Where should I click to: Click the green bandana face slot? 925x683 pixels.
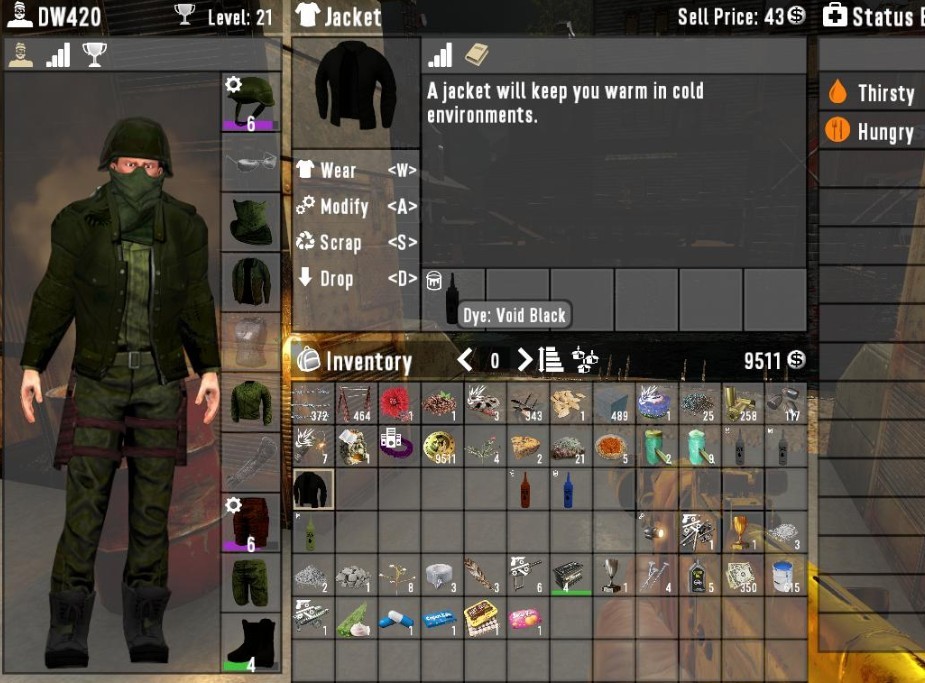coord(251,222)
